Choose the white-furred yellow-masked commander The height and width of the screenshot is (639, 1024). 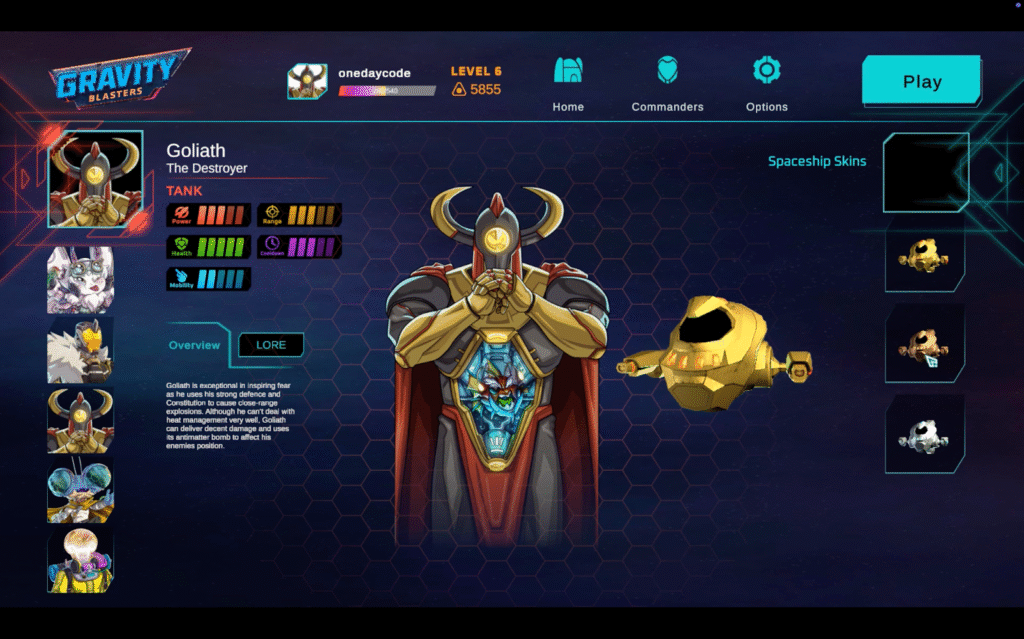pyautogui.click(x=80, y=350)
